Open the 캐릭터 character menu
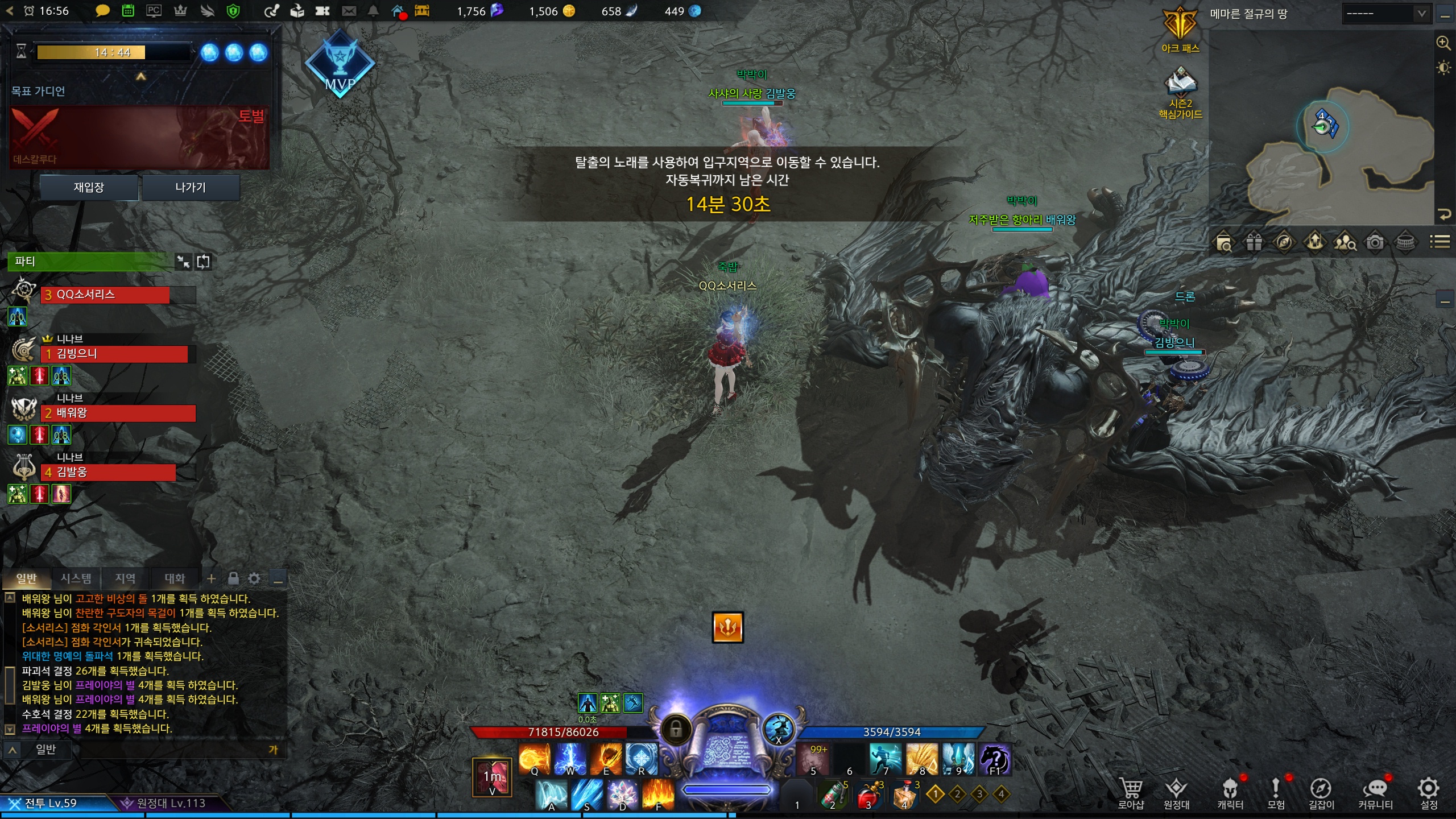Viewport: 1456px width, 819px height. 1230,792
